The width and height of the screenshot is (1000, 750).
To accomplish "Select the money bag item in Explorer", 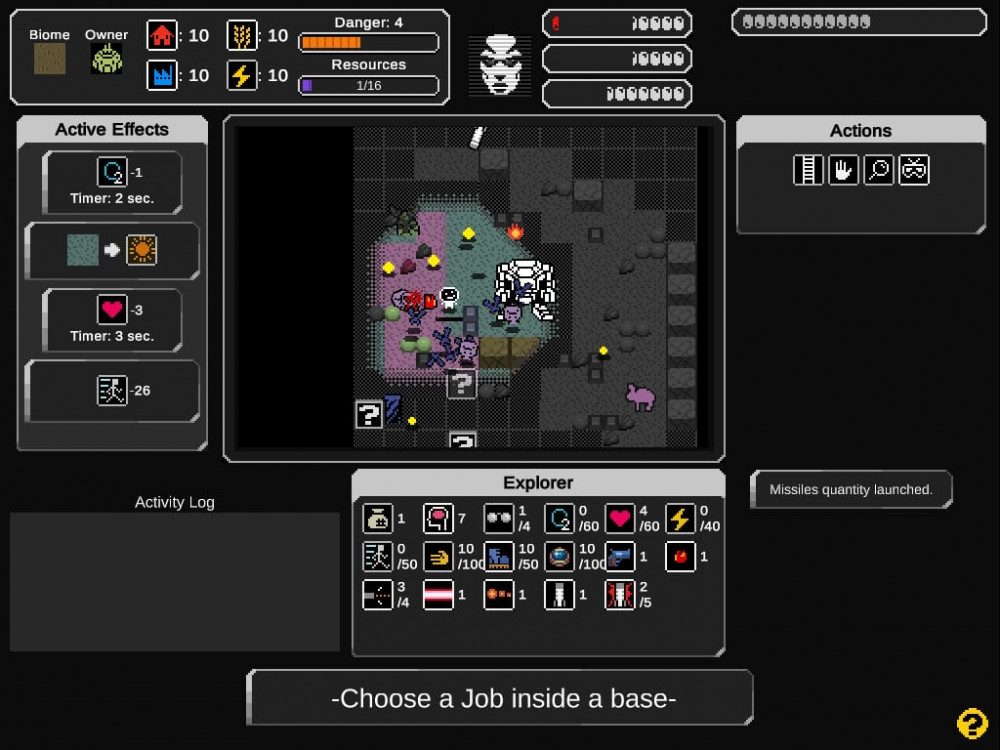I will pyautogui.click(x=378, y=519).
